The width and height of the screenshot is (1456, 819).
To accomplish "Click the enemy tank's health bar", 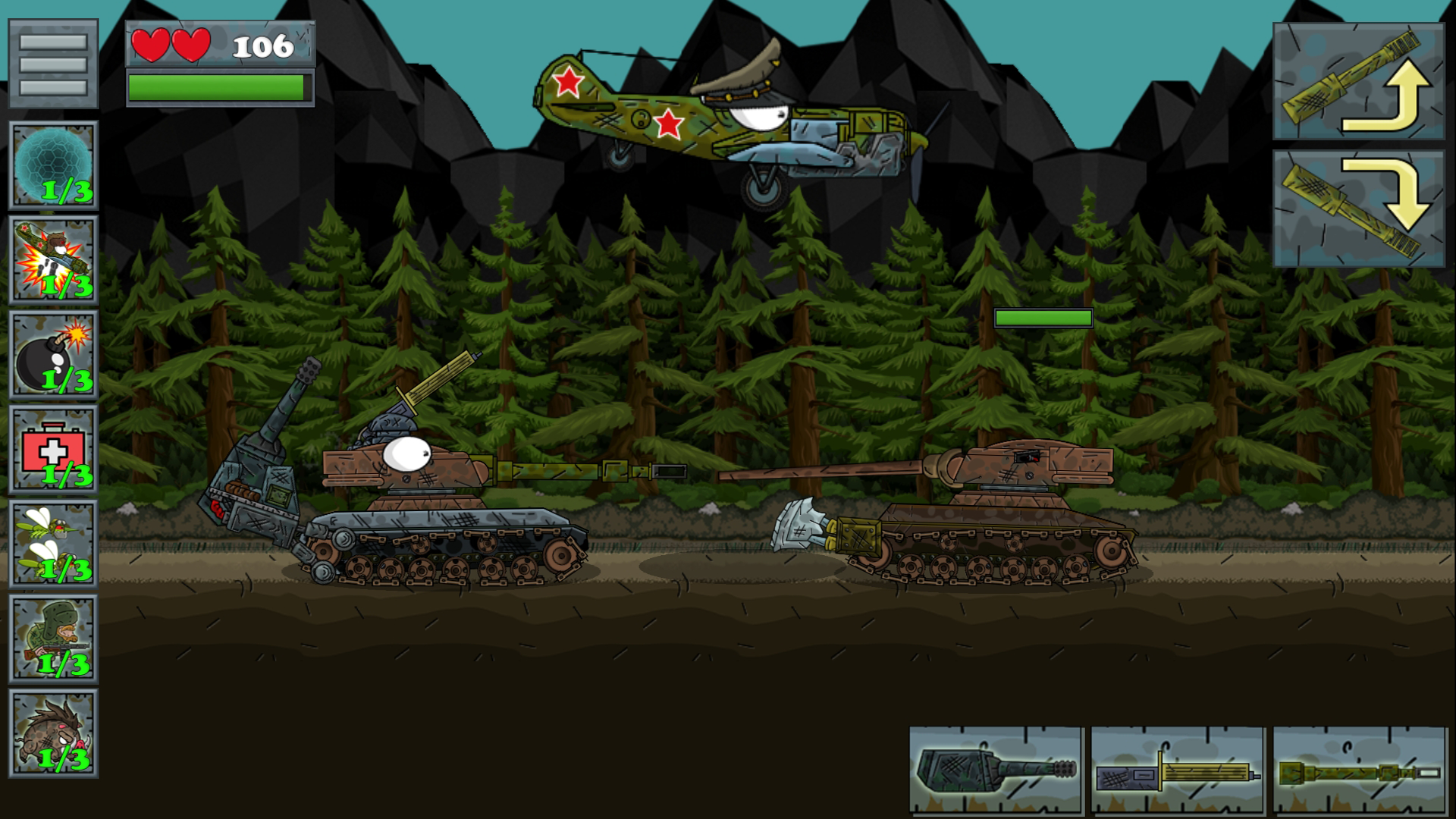I will [1043, 319].
